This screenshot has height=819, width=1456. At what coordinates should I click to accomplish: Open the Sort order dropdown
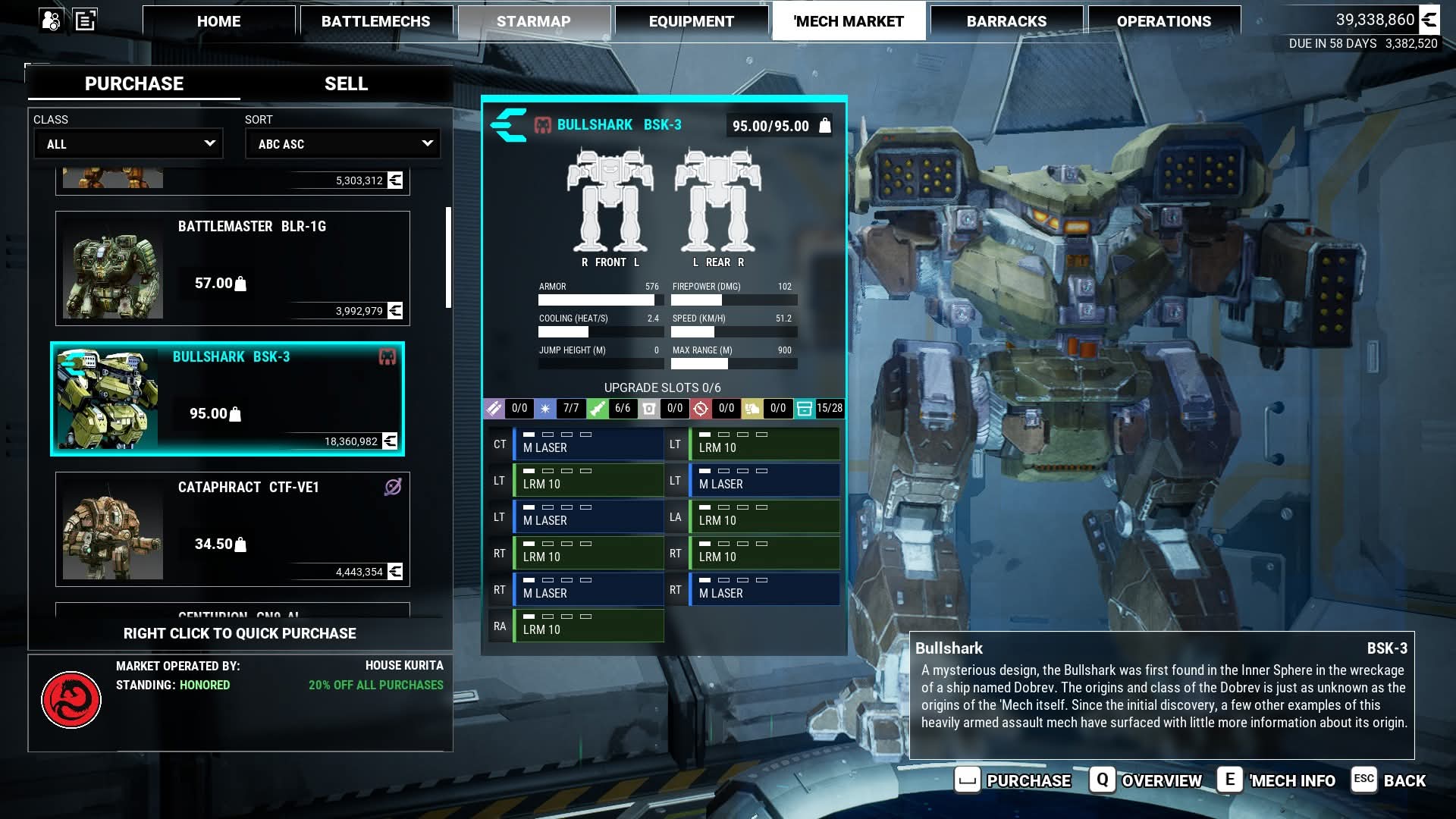pyautogui.click(x=343, y=143)
